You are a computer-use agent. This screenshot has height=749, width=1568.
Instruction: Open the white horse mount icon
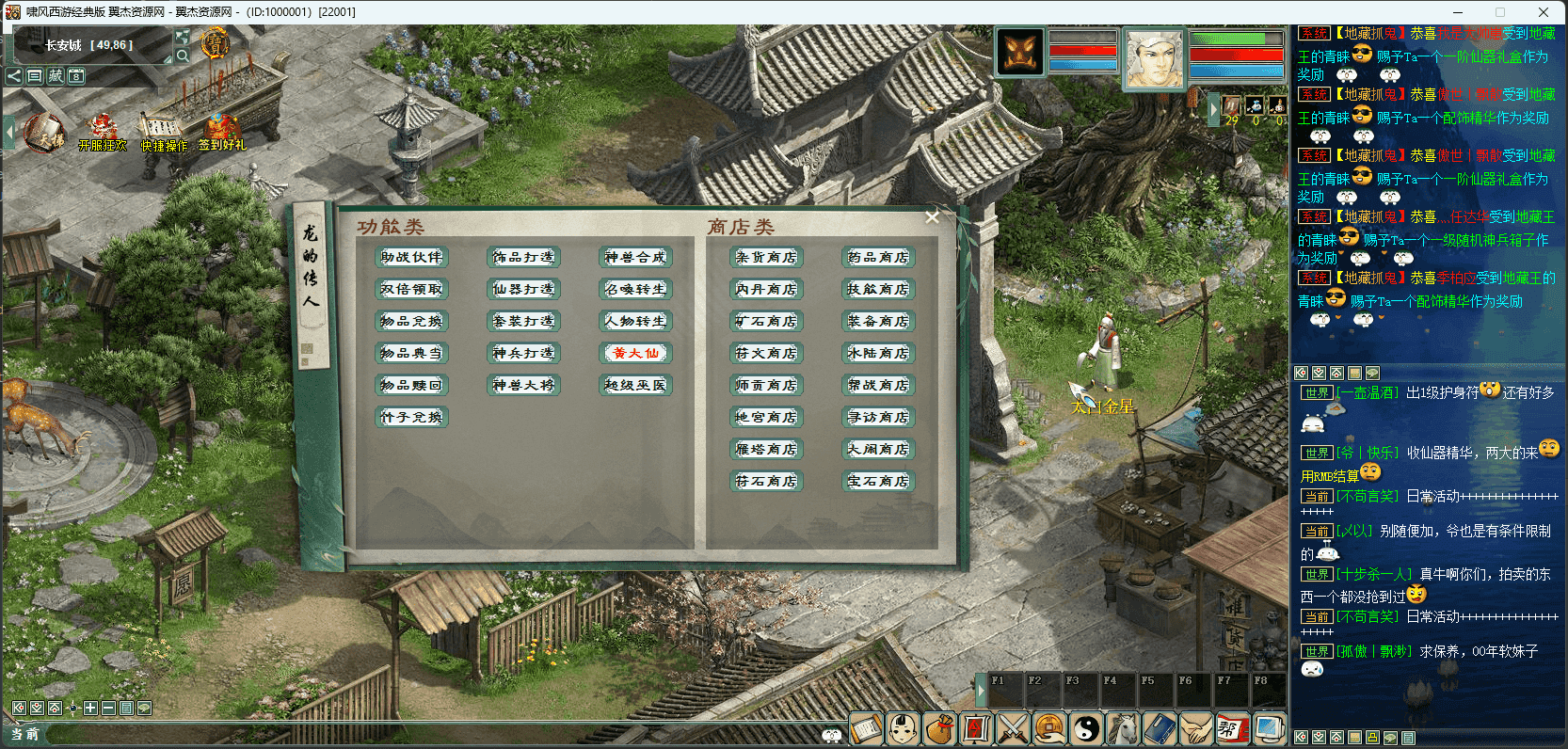pos(1123,728)
